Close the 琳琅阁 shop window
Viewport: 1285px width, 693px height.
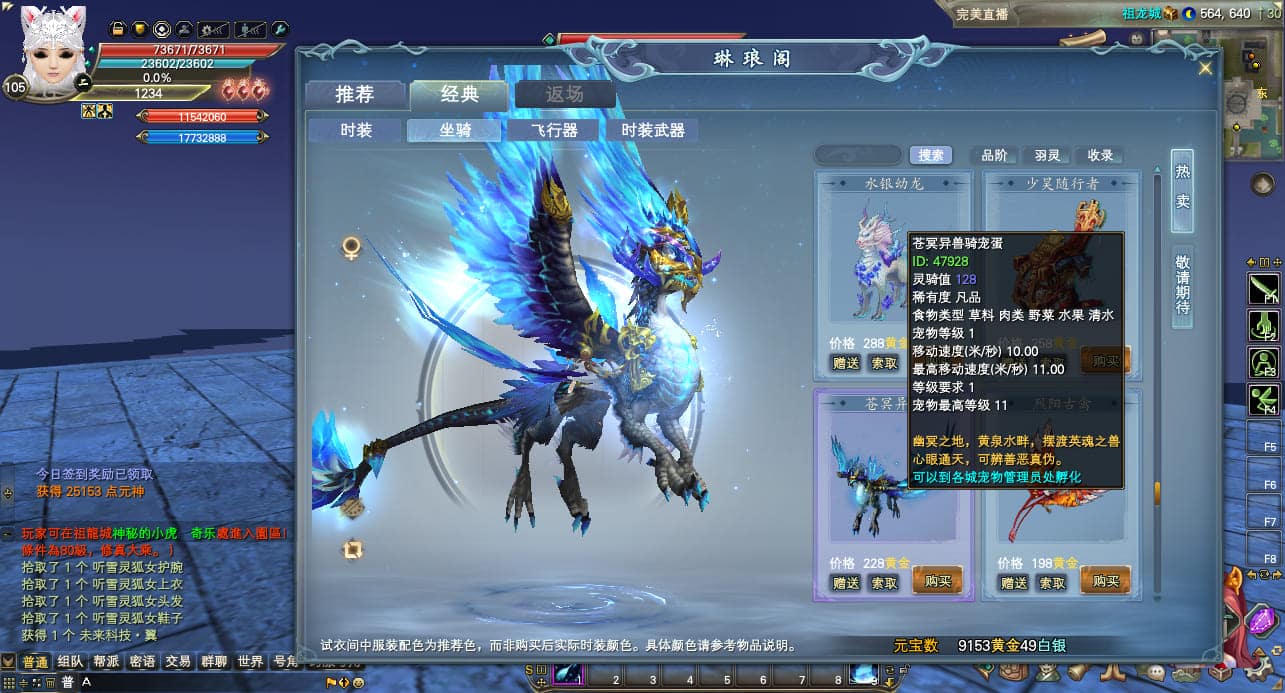[x=1205, y=68]
